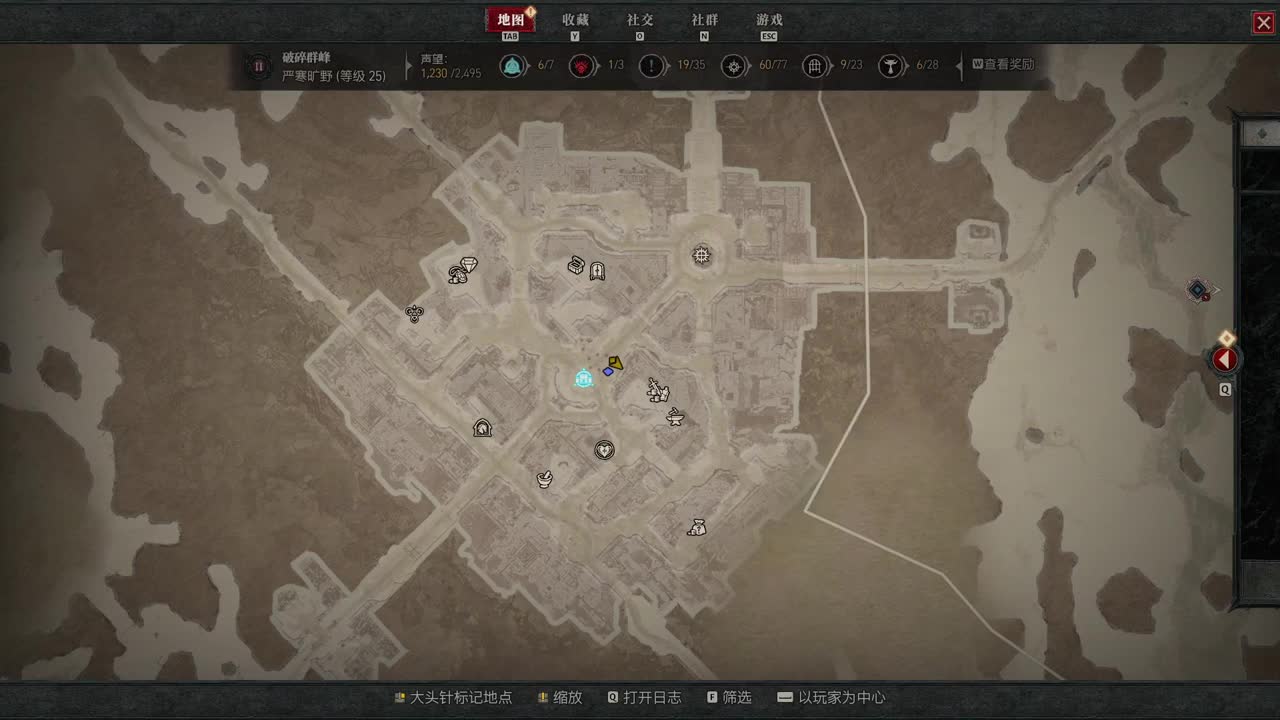Click the gear-shaped landmark icon above town
The height and width of the screenshot is (720, 1280).
(701, 257)
